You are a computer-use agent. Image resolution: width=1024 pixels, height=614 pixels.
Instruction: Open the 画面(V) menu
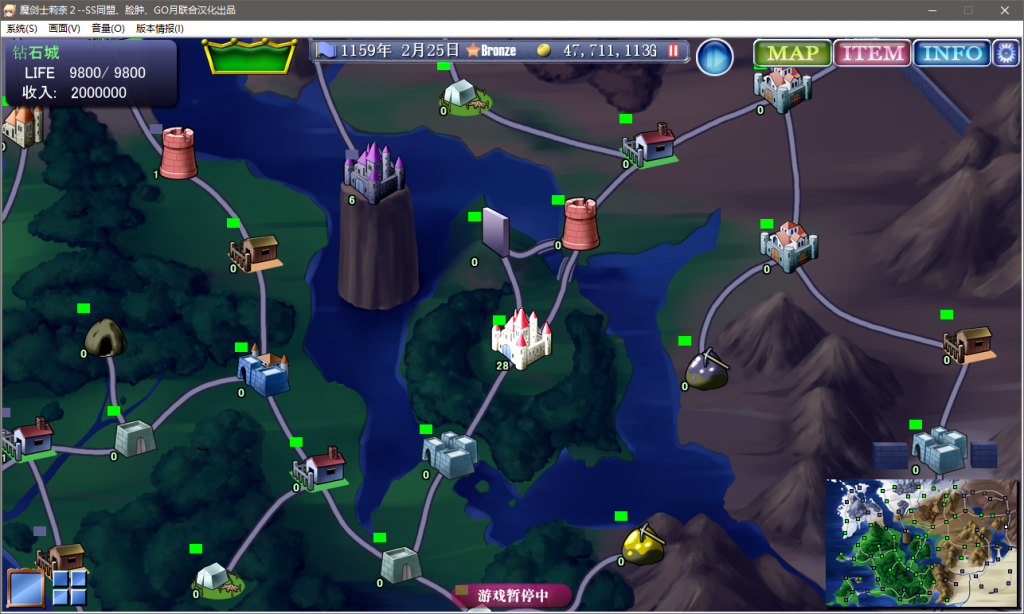[x=65, y=29]
